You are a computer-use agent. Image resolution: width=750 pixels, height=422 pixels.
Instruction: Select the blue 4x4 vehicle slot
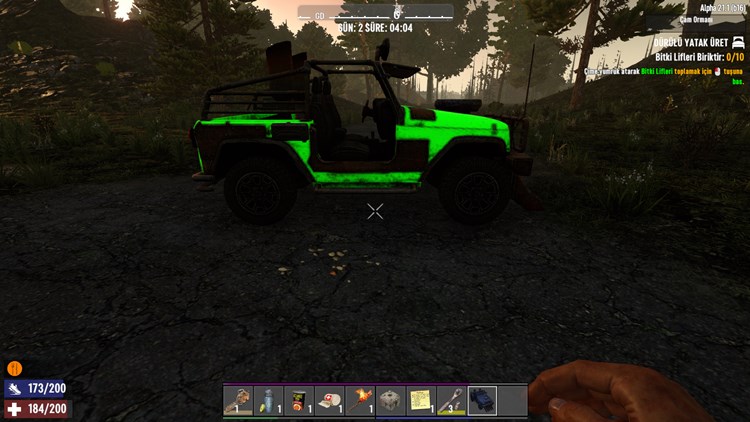(x=482, y=400)
